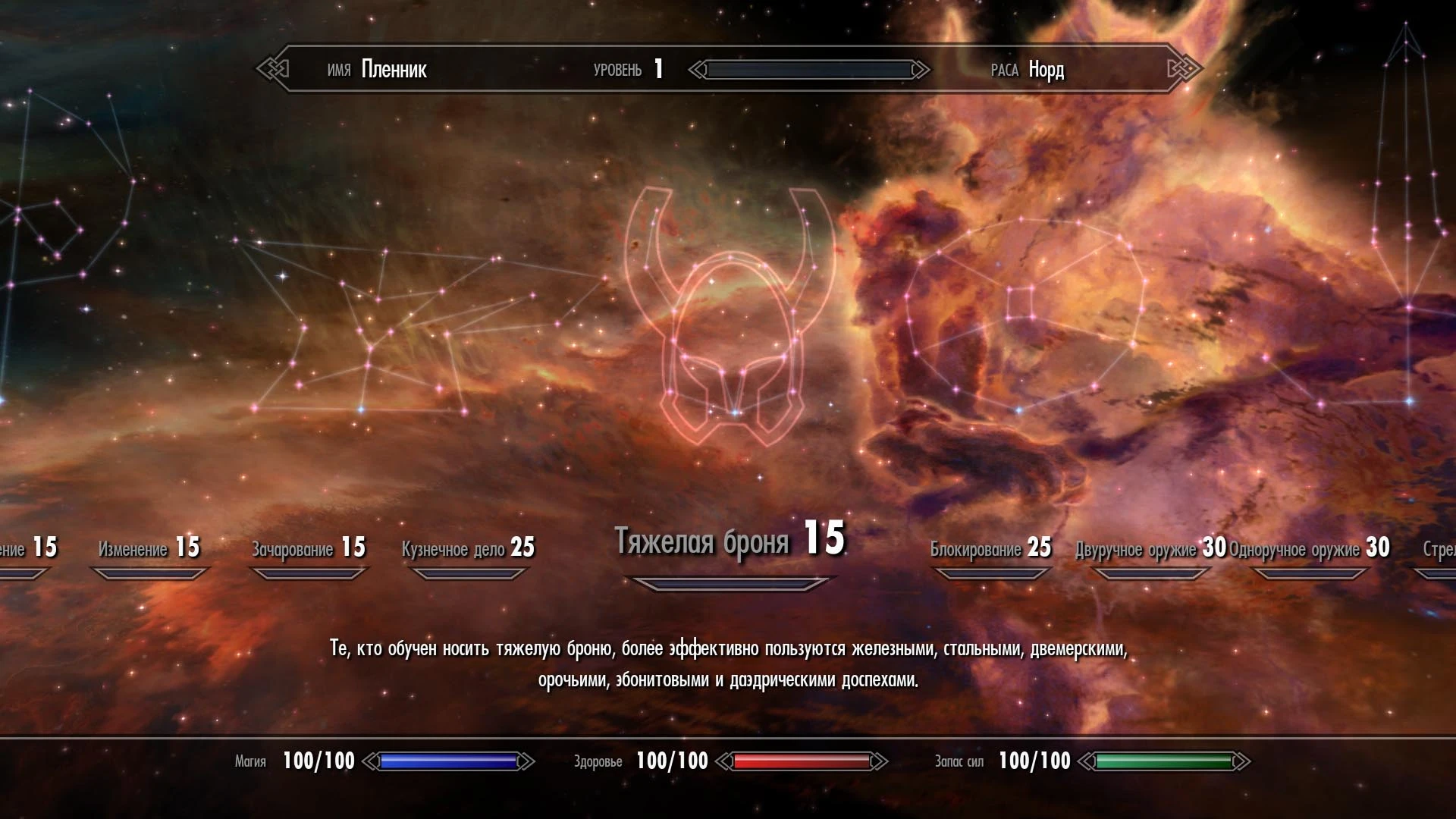Open the Тяжелая броня skill tree

click(729, 541)
